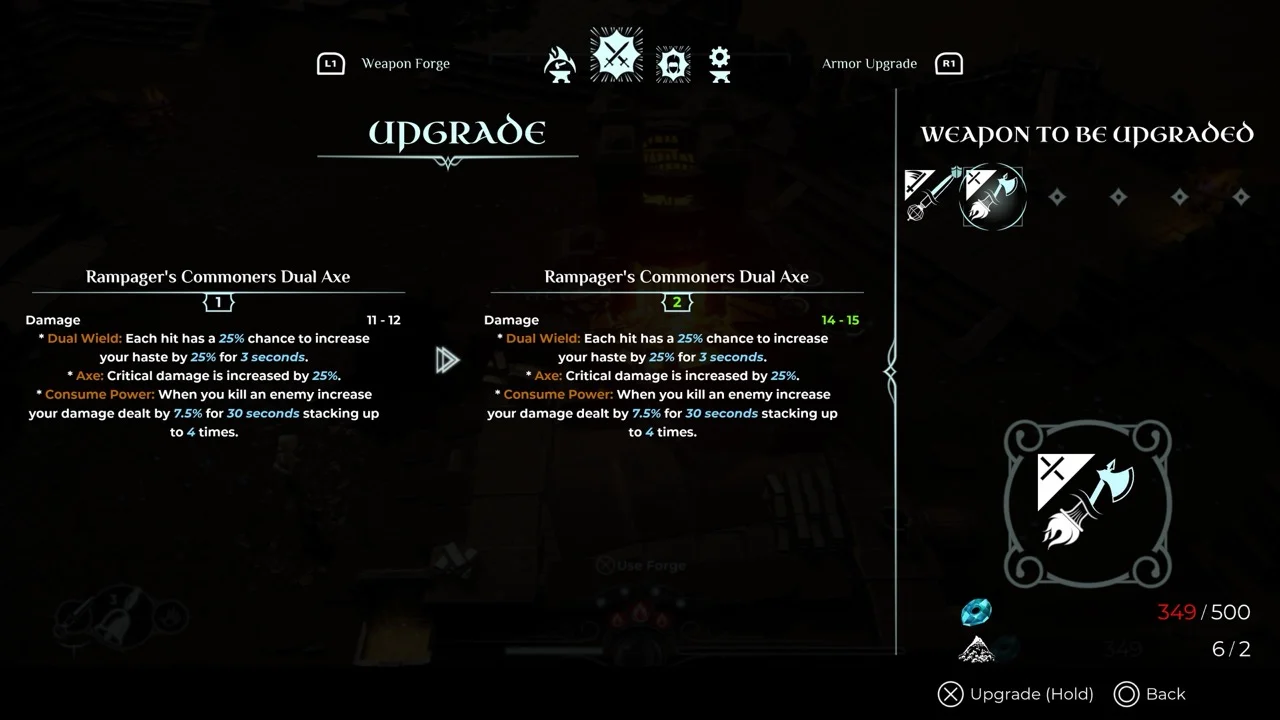The image size is (1280, 720).
Task: Go back using the Back button
Action: coord(1150,694)
